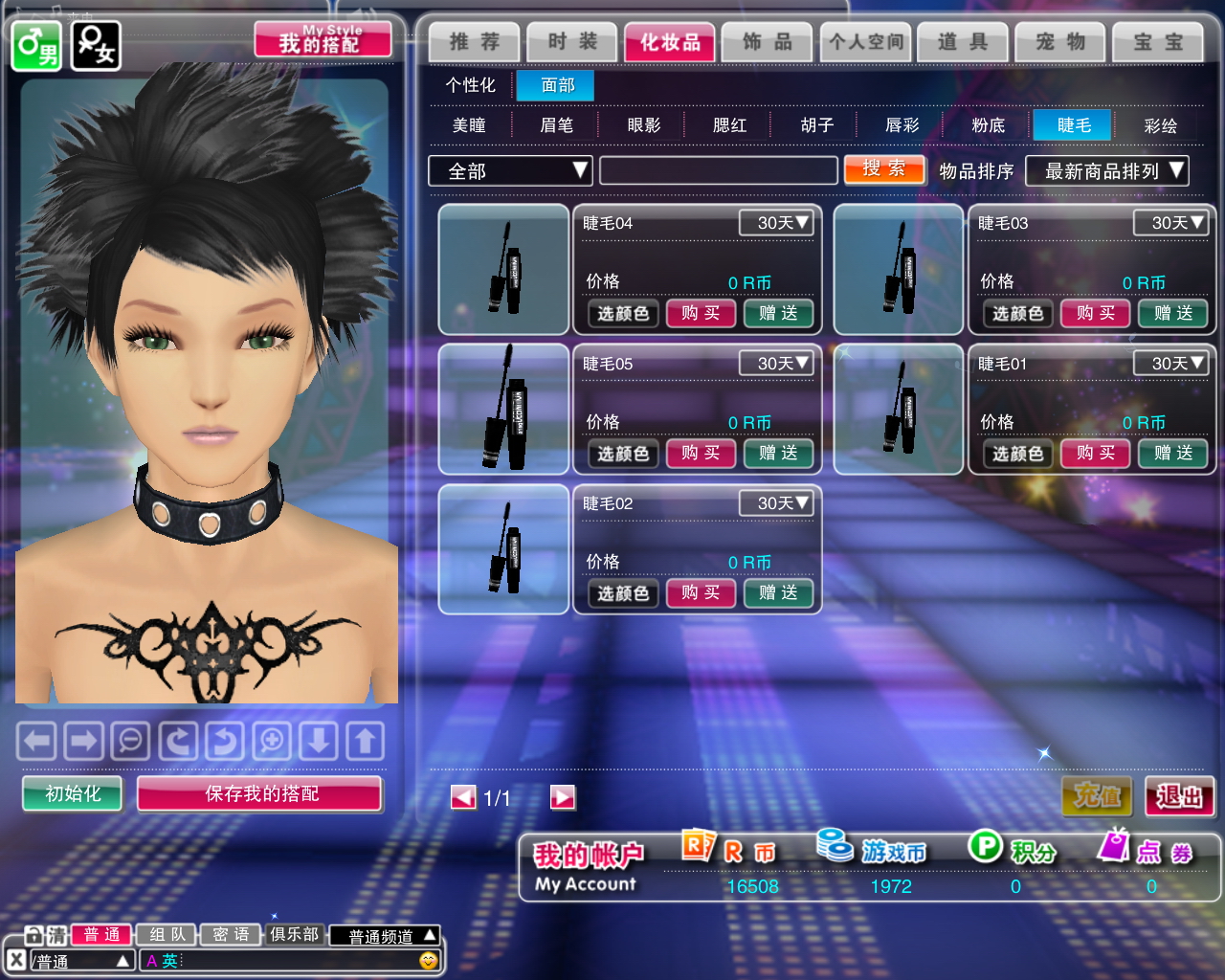This screenshot has height=980, width=1225.
Task: Buy the 睫毛04 mascara
Action: 701,313
